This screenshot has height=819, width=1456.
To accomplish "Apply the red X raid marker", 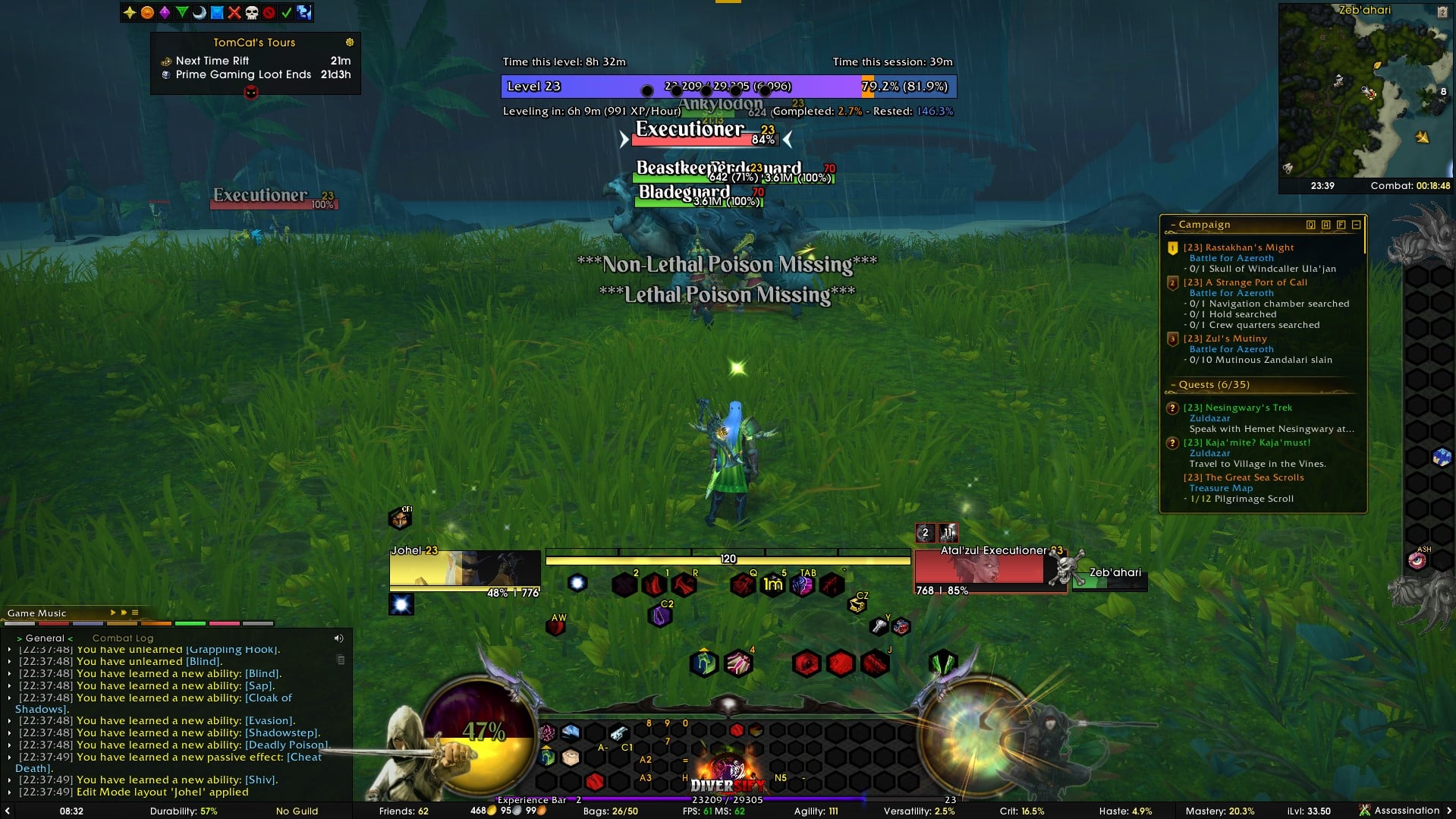I will pos(234,12).
